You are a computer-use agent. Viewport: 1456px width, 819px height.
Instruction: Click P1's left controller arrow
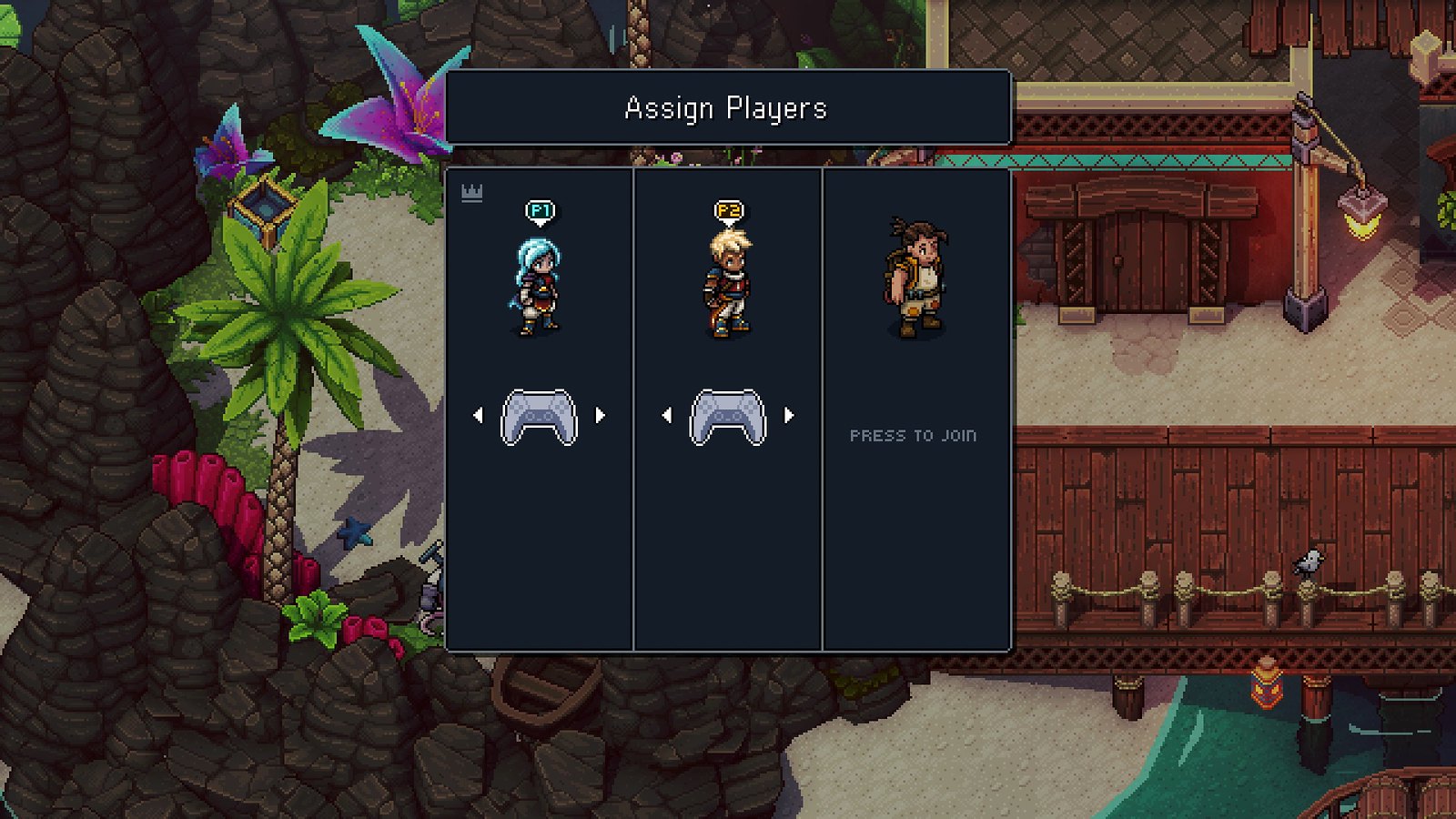(479, 416)
